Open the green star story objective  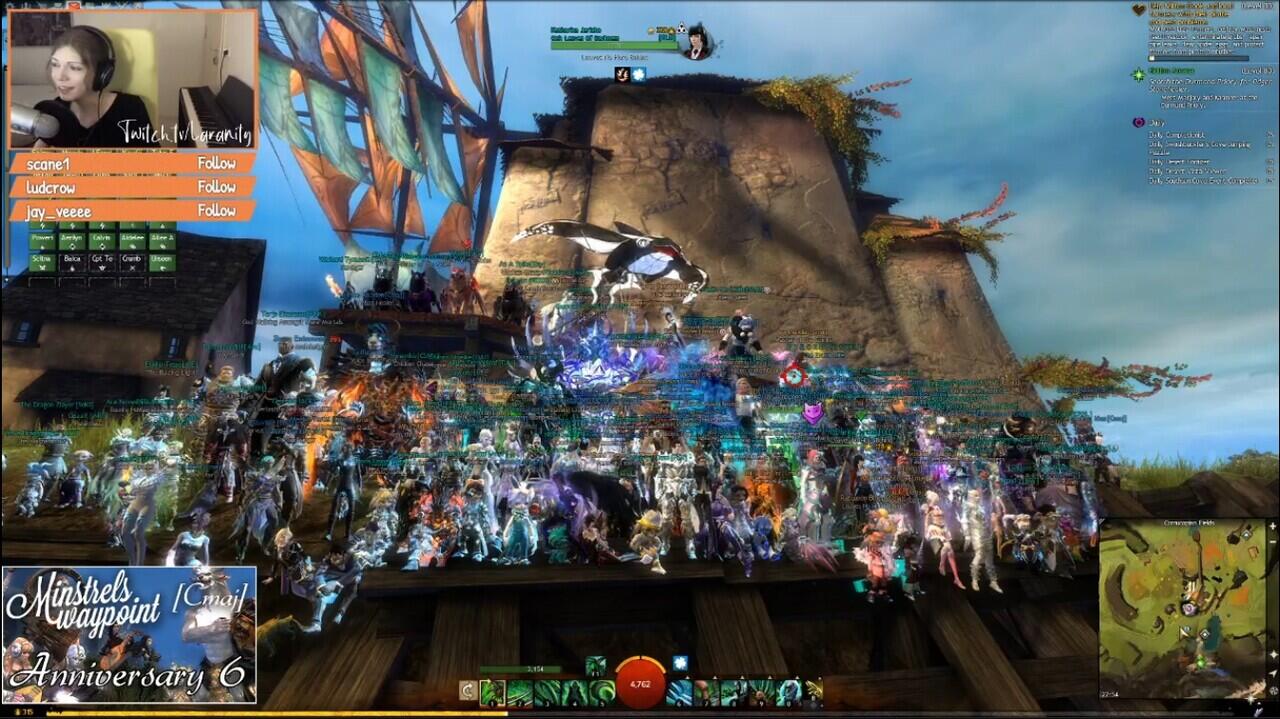(x=1138, y=74)
